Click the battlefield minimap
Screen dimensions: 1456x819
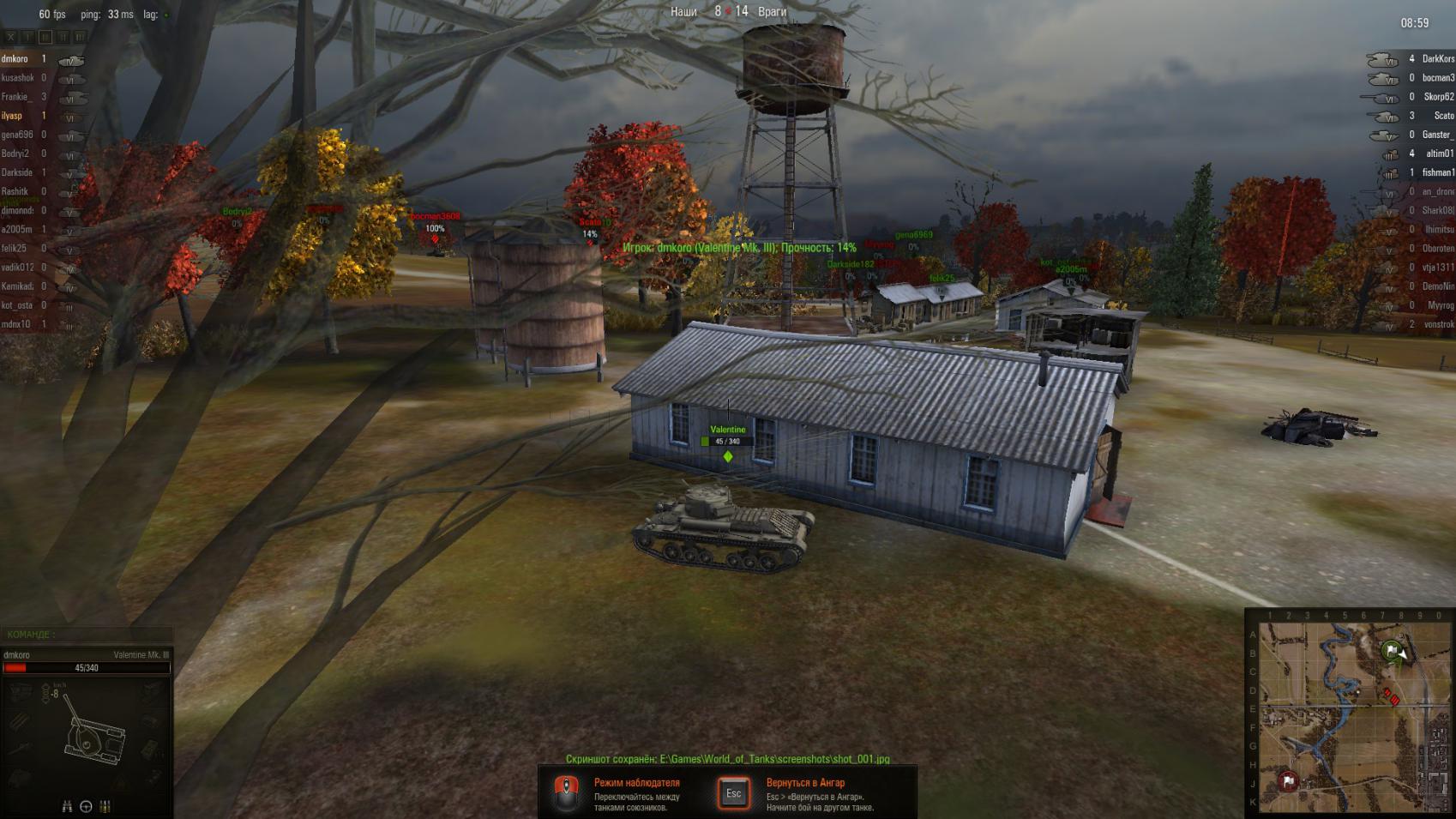(x=1350, y=717)
